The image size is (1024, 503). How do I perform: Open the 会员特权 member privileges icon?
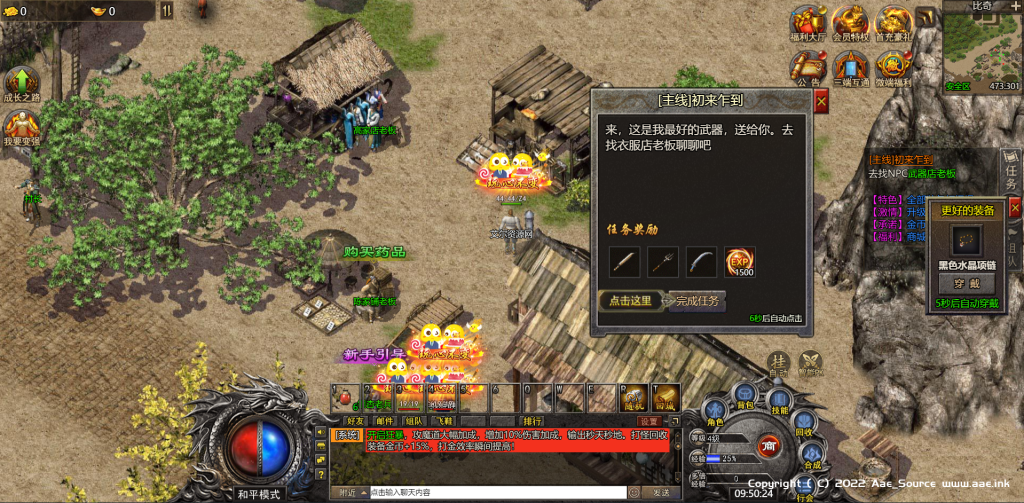pos(850,24)
